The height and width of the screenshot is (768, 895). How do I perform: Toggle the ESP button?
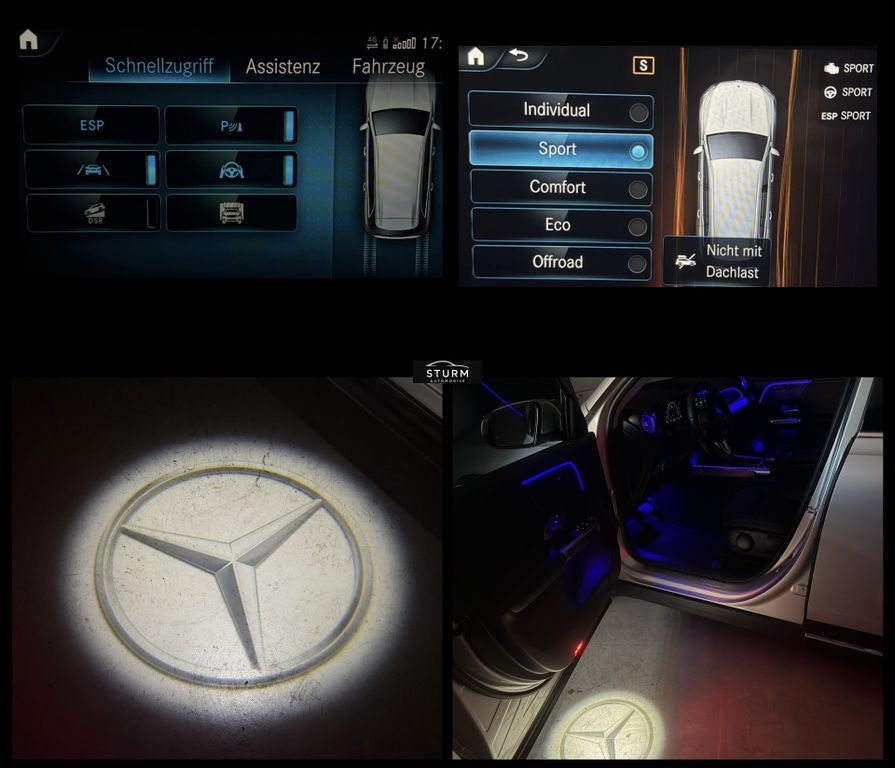pos(91,126)
